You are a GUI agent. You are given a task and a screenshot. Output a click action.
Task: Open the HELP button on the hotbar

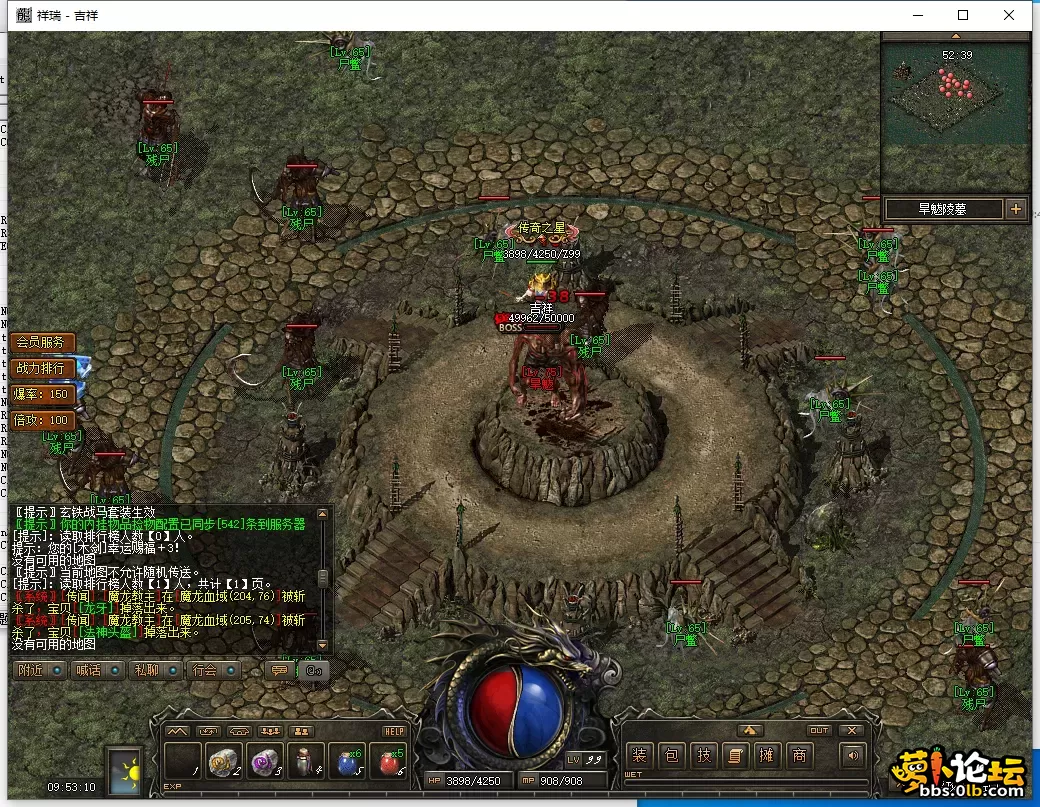point(393,731)
